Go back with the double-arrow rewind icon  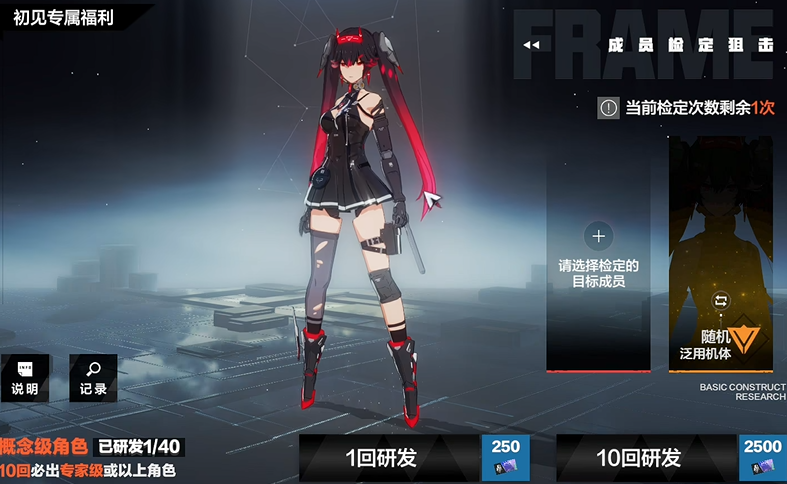(532, 45)
